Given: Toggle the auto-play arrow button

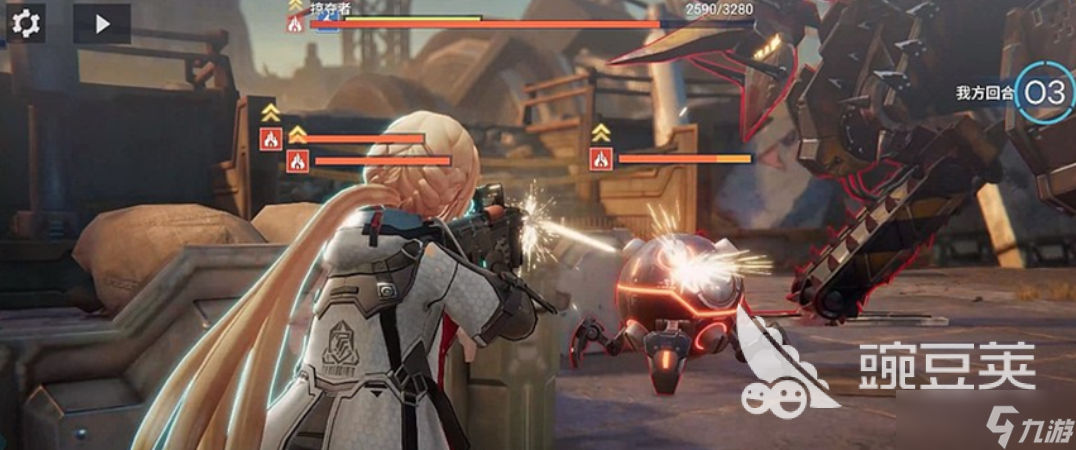Looking at the screenshot, I should 101,23.
